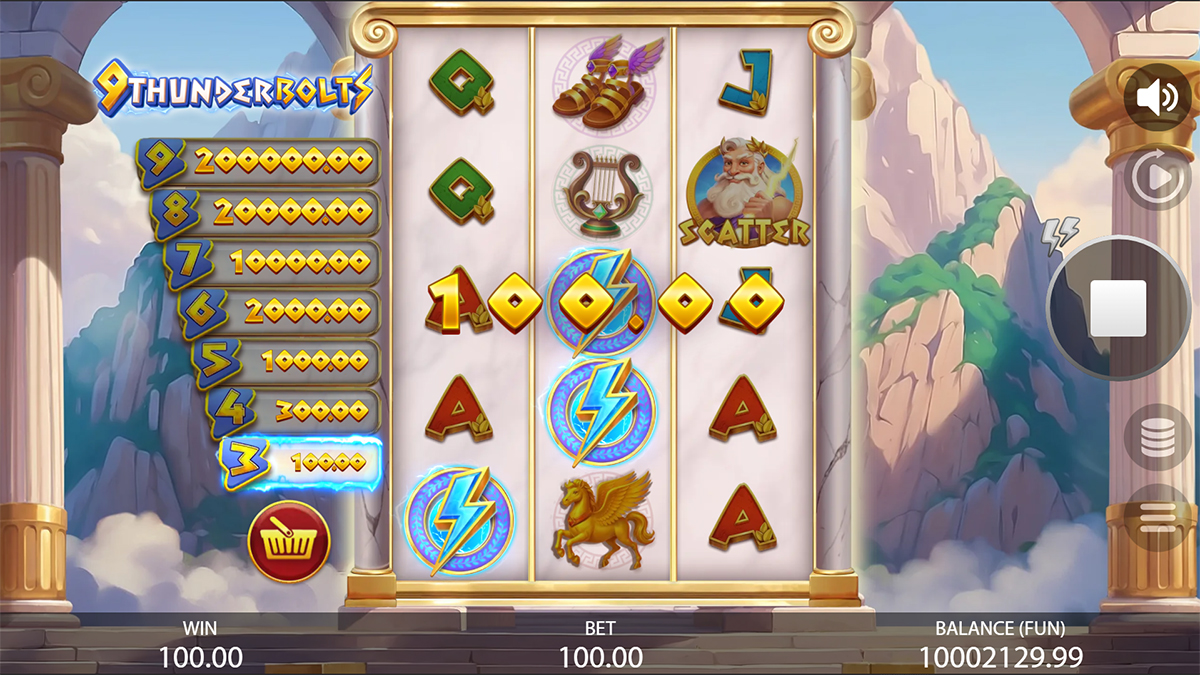Open the autoplay settings
Viewport: 1200px width, 675px height.
[1157, 179]
